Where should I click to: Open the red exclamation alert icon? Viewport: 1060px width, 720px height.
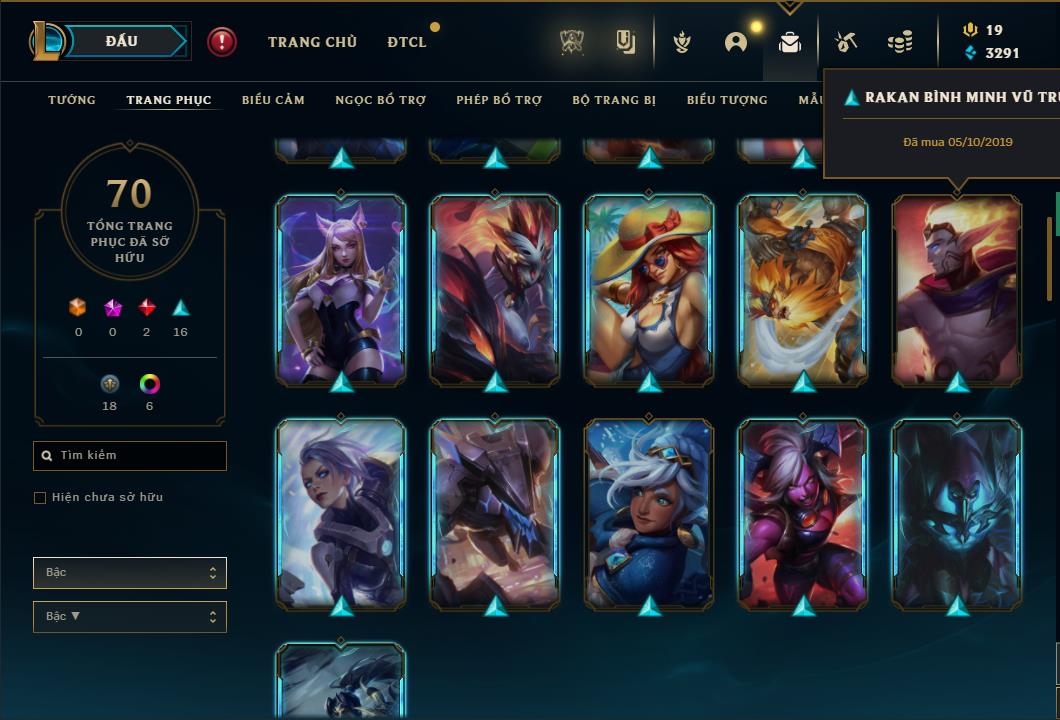[222, 42]
